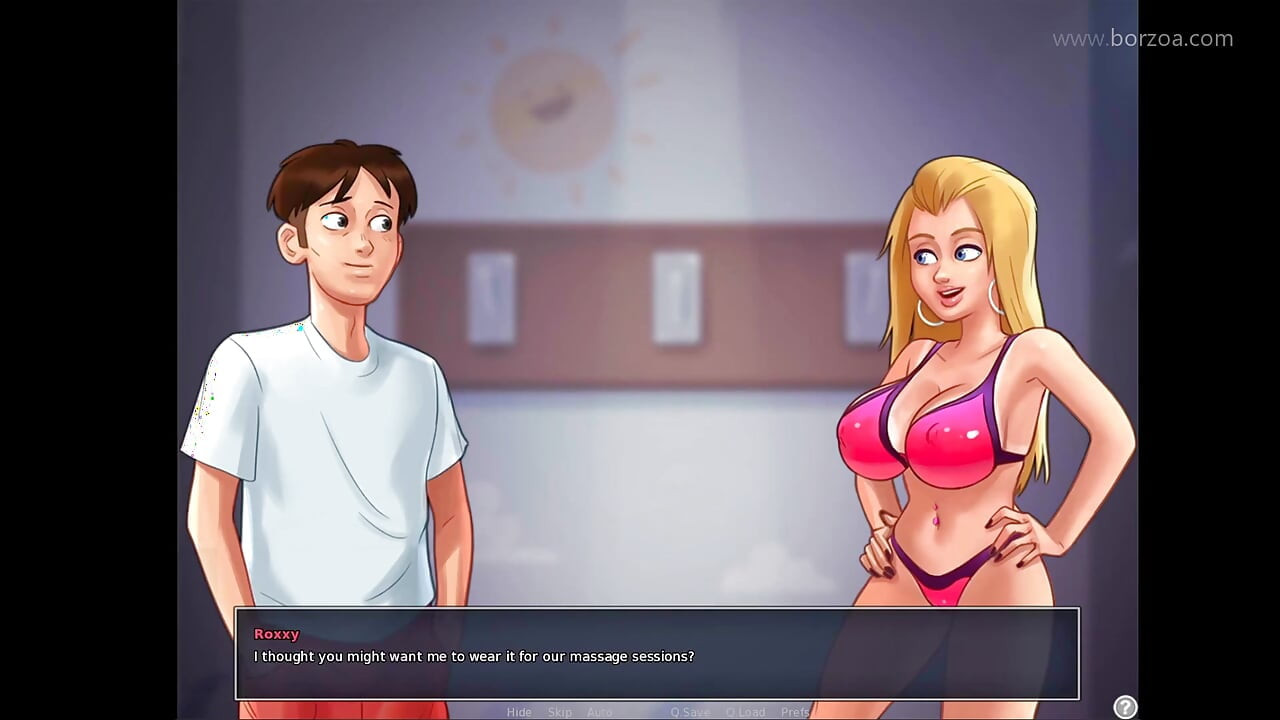
Task: Select the Roxxy speaker name label
Action: tap(277, 633)
